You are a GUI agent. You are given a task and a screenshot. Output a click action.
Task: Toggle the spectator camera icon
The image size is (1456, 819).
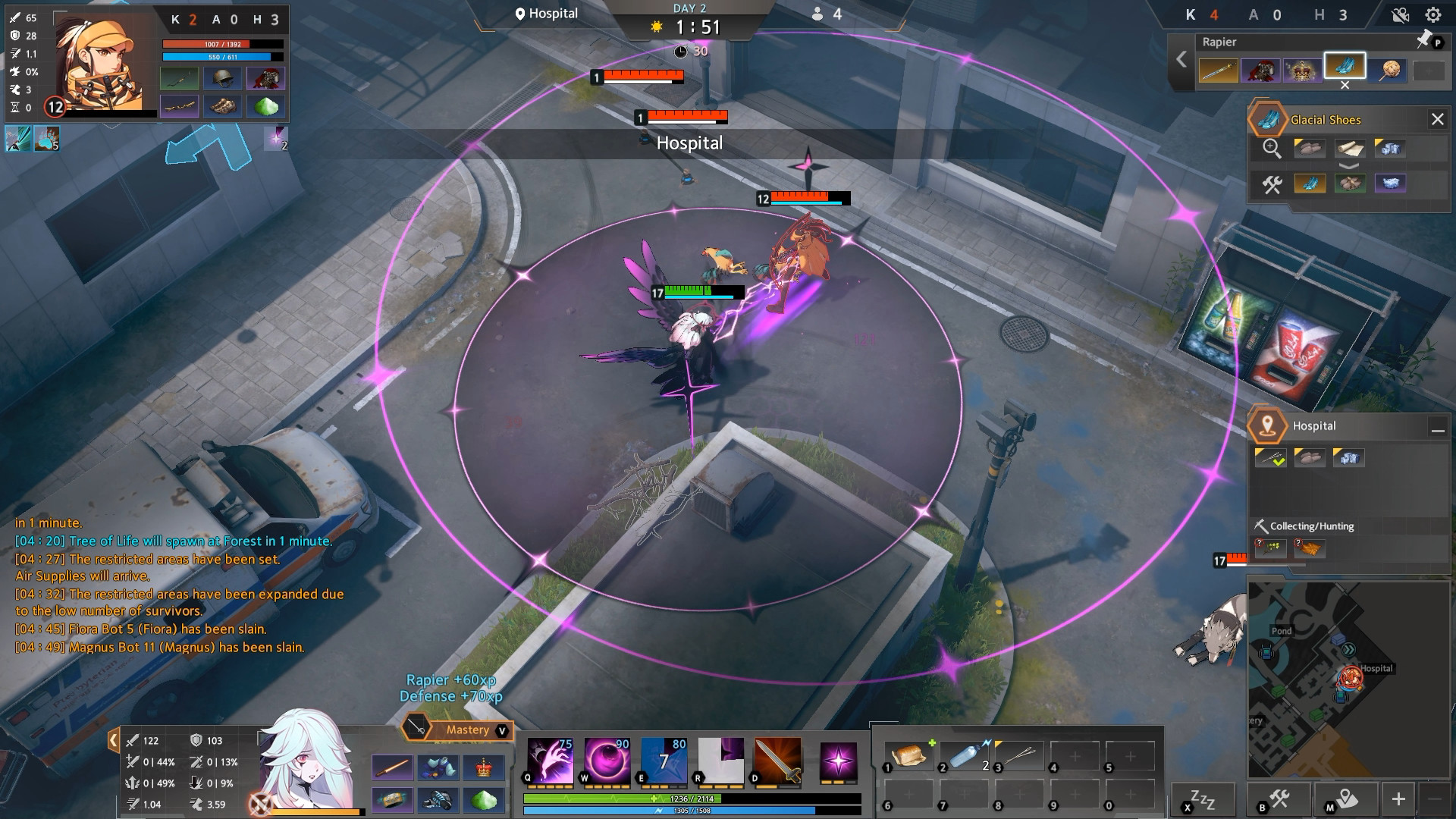click(1400, 15)
